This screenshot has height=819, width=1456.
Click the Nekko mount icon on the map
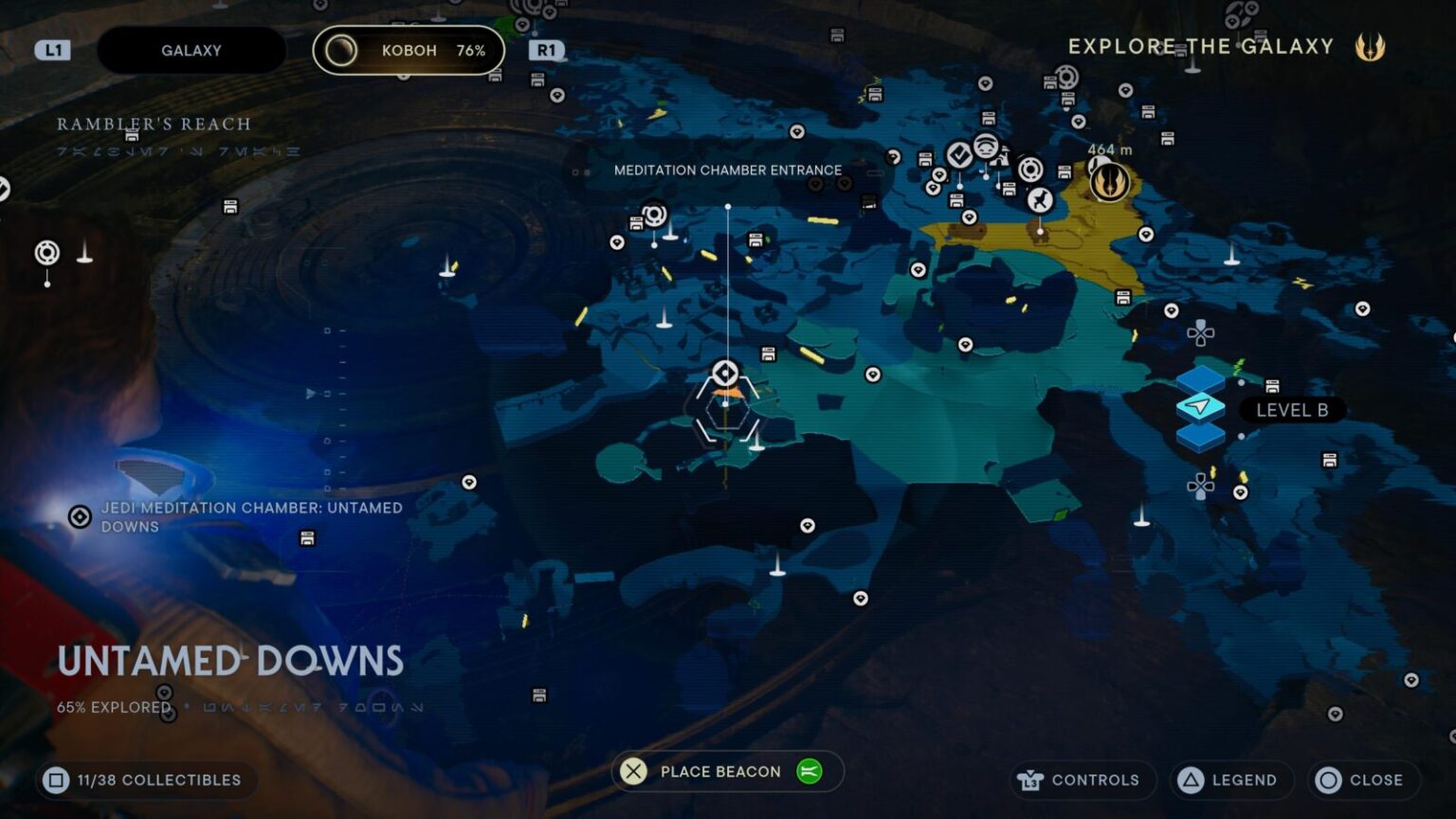coord(1039,200)
